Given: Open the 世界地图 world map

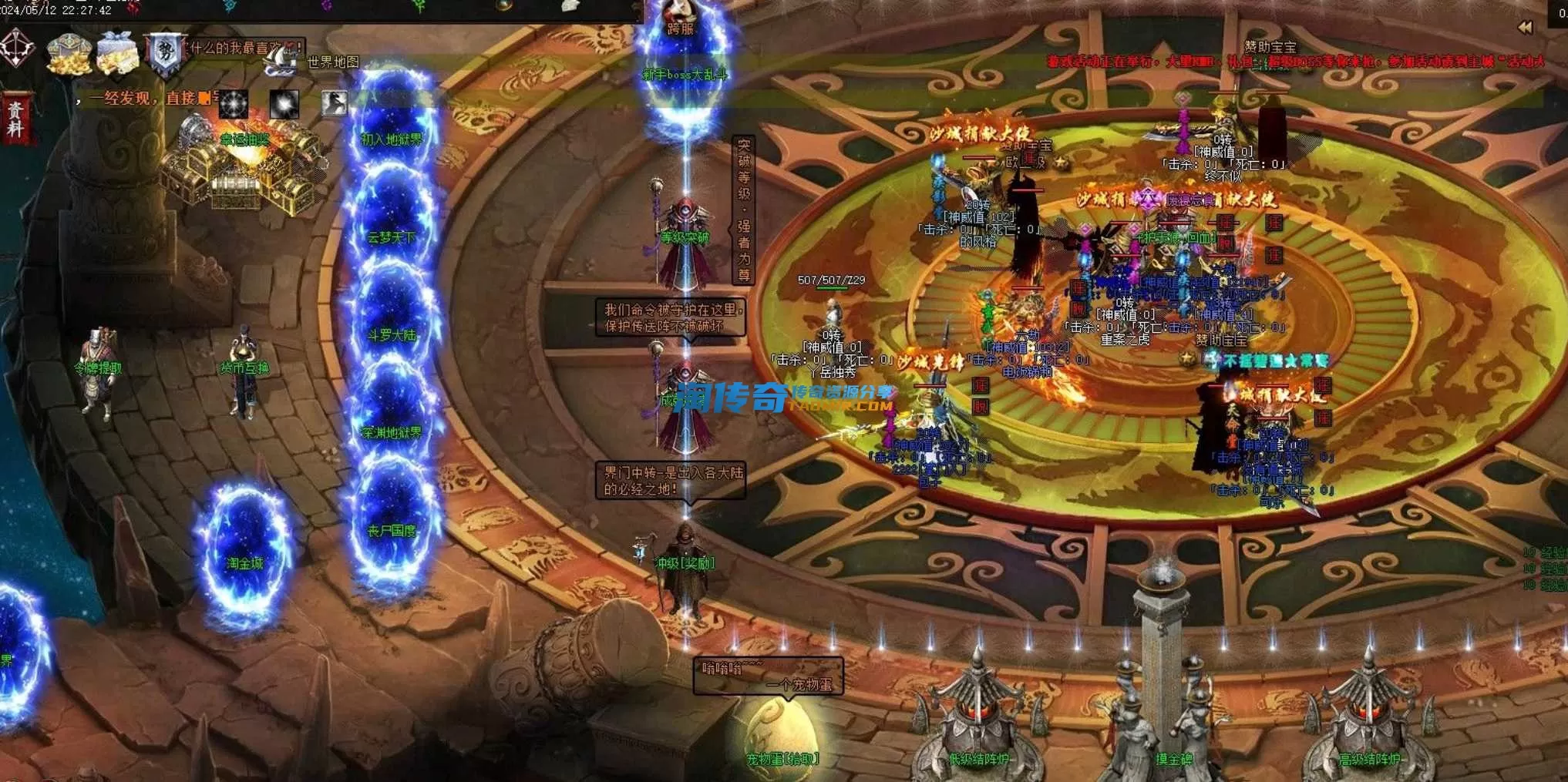Looking at the screenshot, I should (332, 62).
